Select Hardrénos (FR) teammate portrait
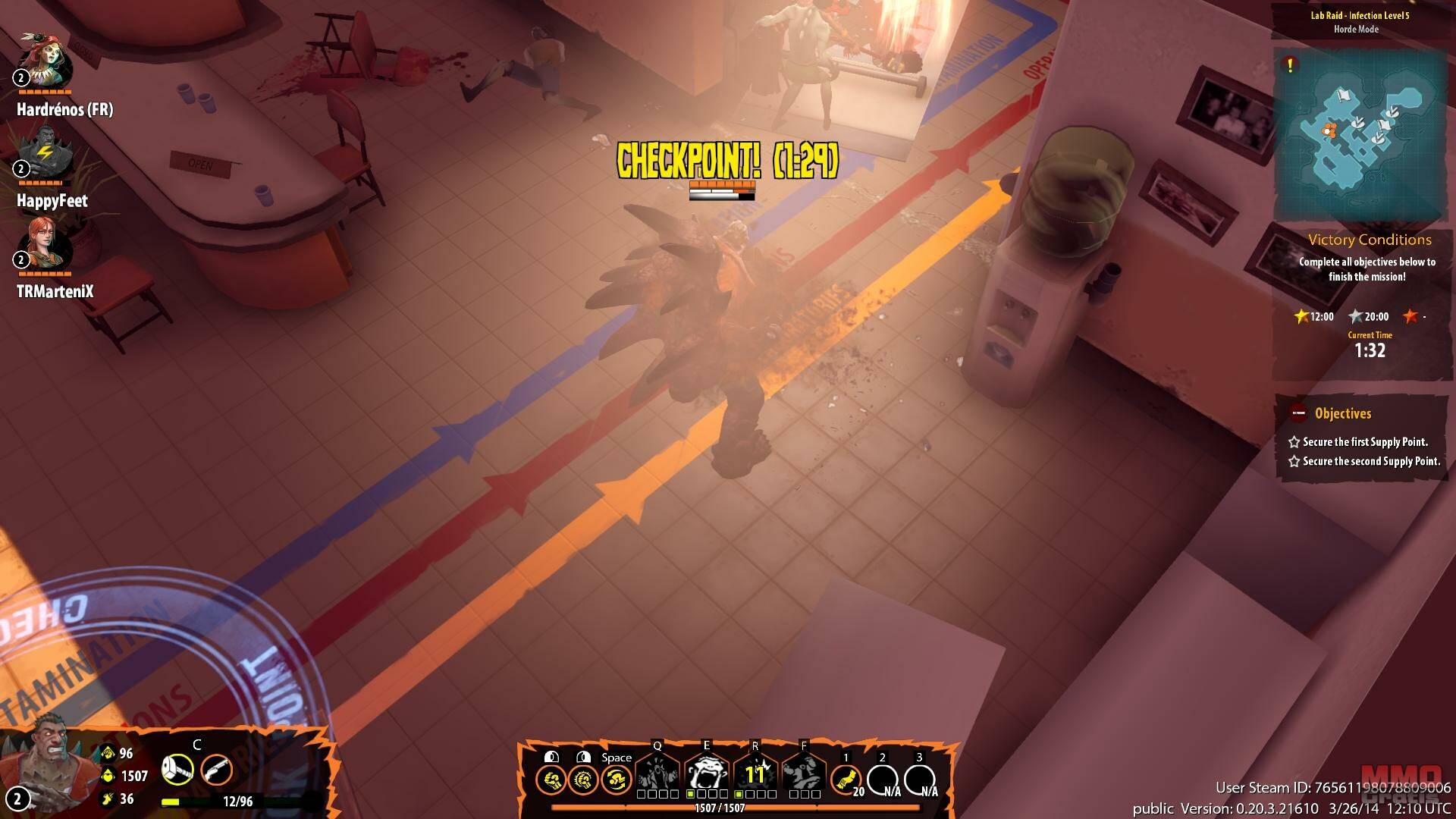Image resolution: width=1456 pixels, height=819 pixels. [x=45, y=61]
